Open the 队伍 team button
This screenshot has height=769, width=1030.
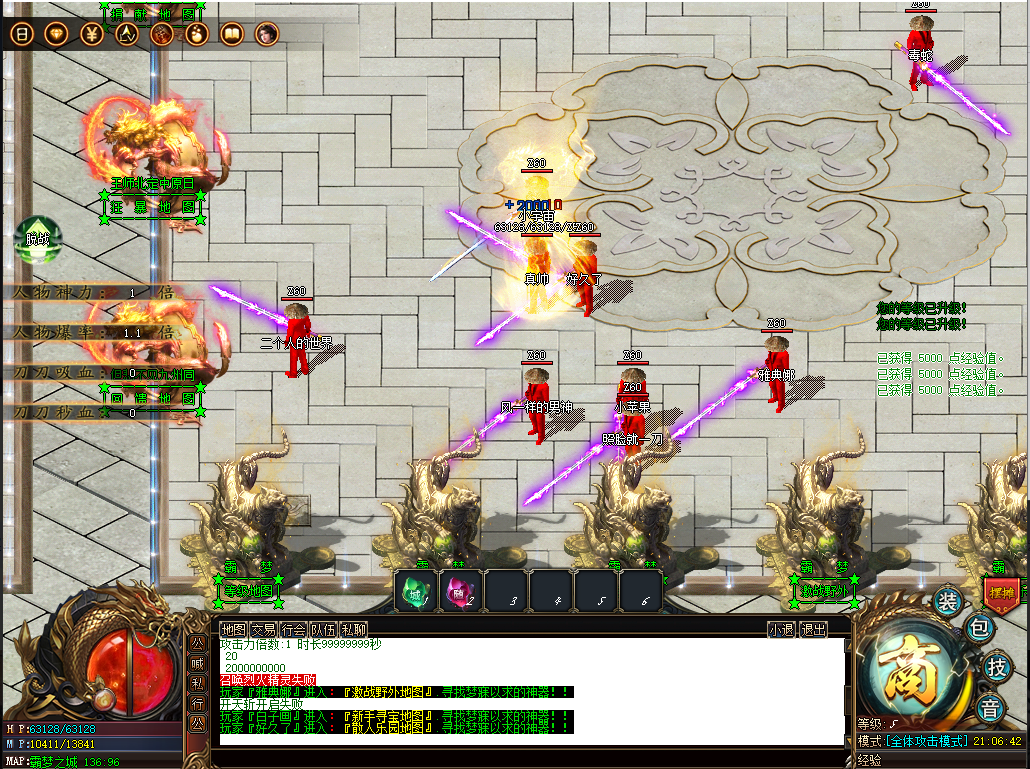tap(323, 630)
